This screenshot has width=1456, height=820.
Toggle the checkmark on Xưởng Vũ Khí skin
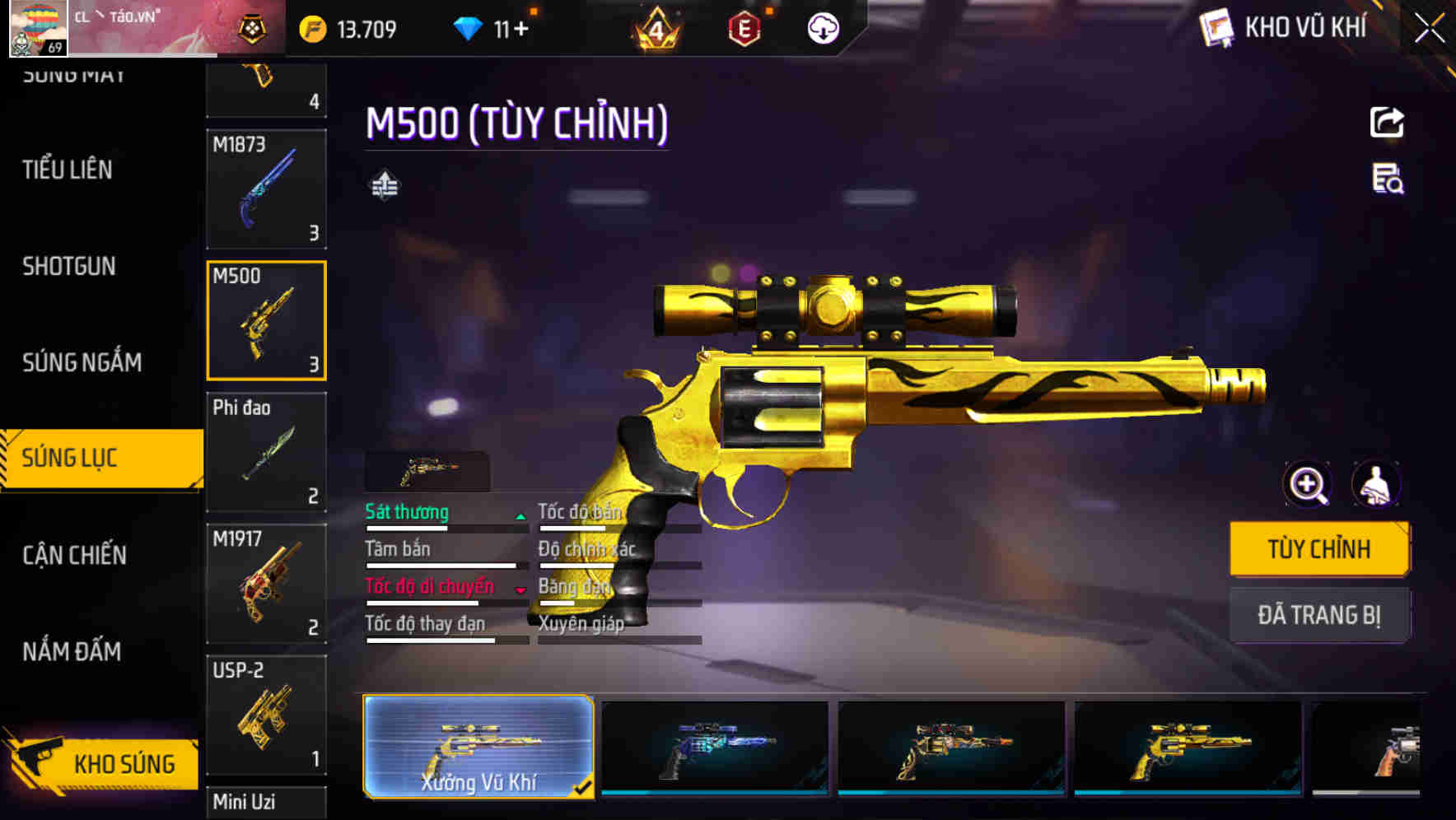coord(586,785)
